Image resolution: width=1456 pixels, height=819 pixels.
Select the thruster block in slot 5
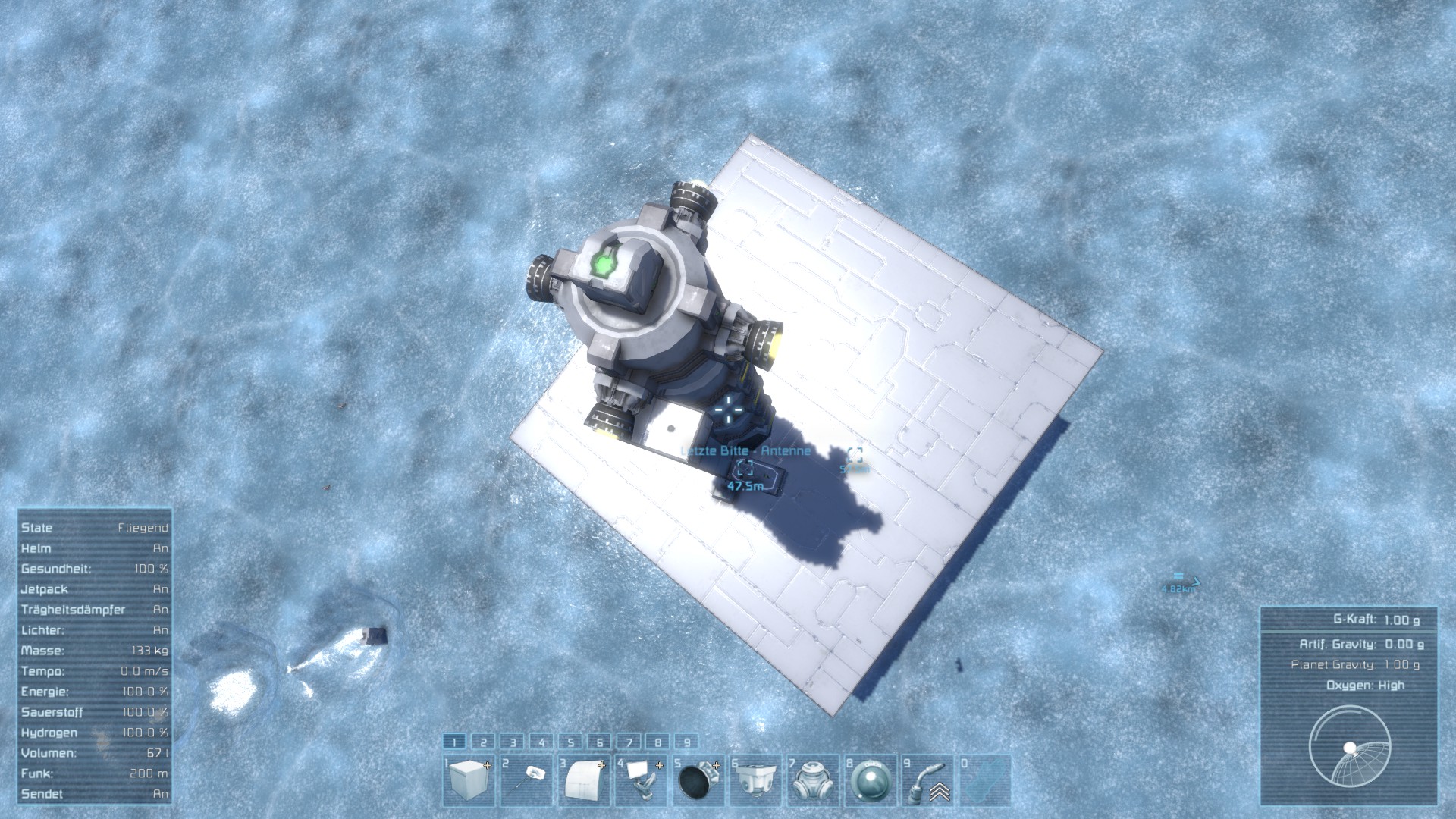[698, 780]
